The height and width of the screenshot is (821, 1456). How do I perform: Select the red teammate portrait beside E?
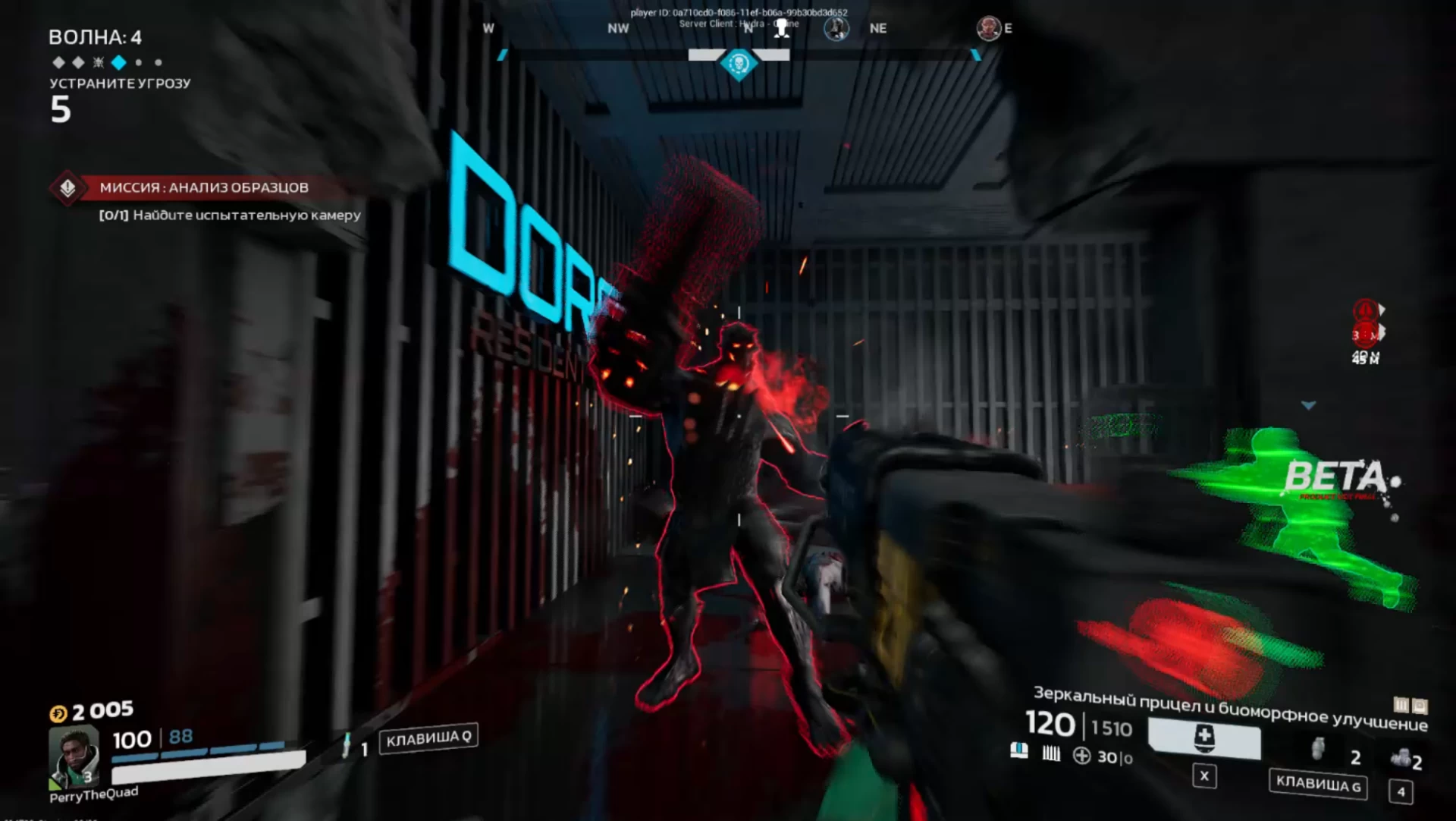pos(988,29)
